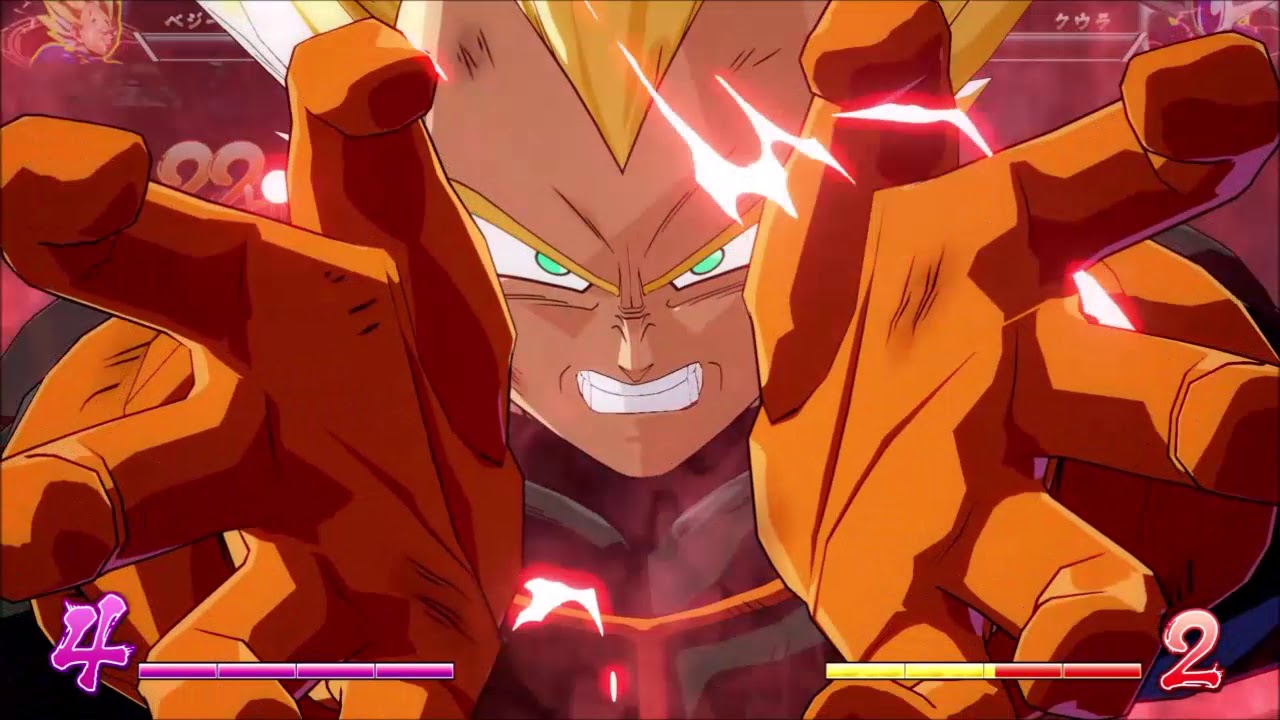
Task: Click the third segment of Vegeta's pink gauge
Action: (334, 671)
